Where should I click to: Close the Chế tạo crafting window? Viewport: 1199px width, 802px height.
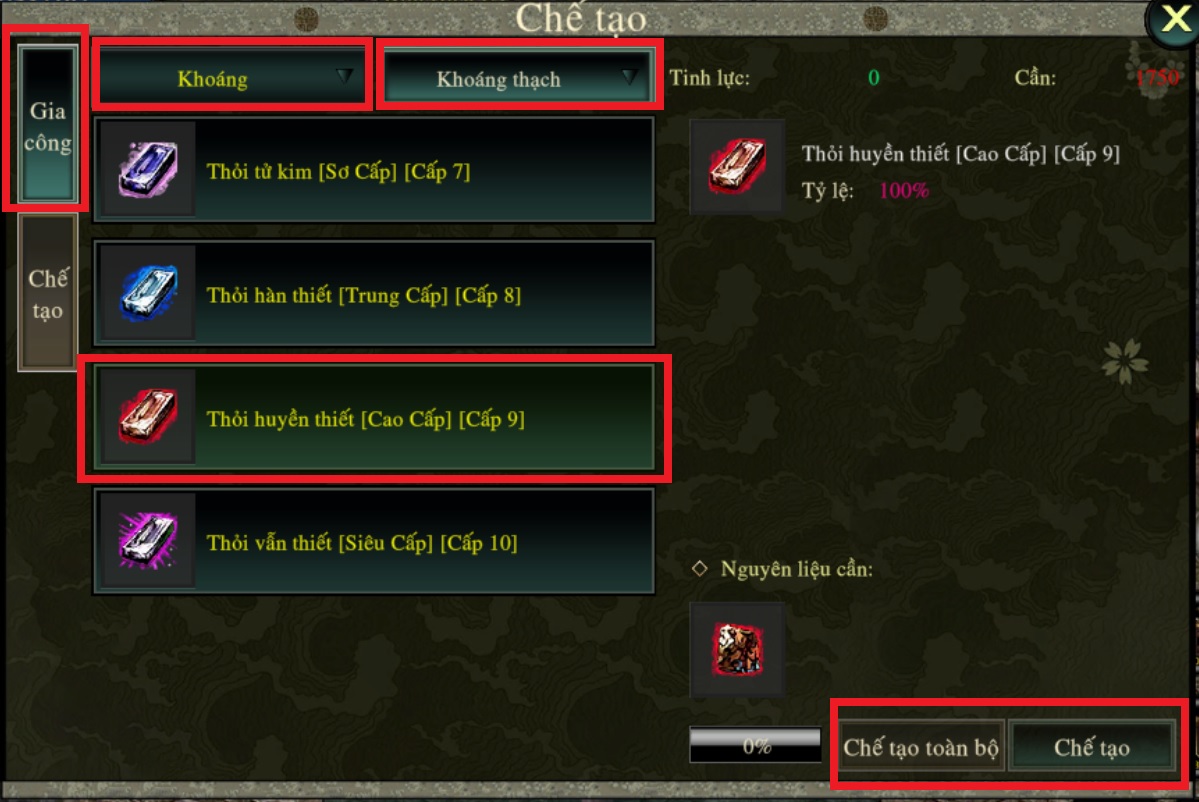pyautogui.click(x=1172, y=21)
